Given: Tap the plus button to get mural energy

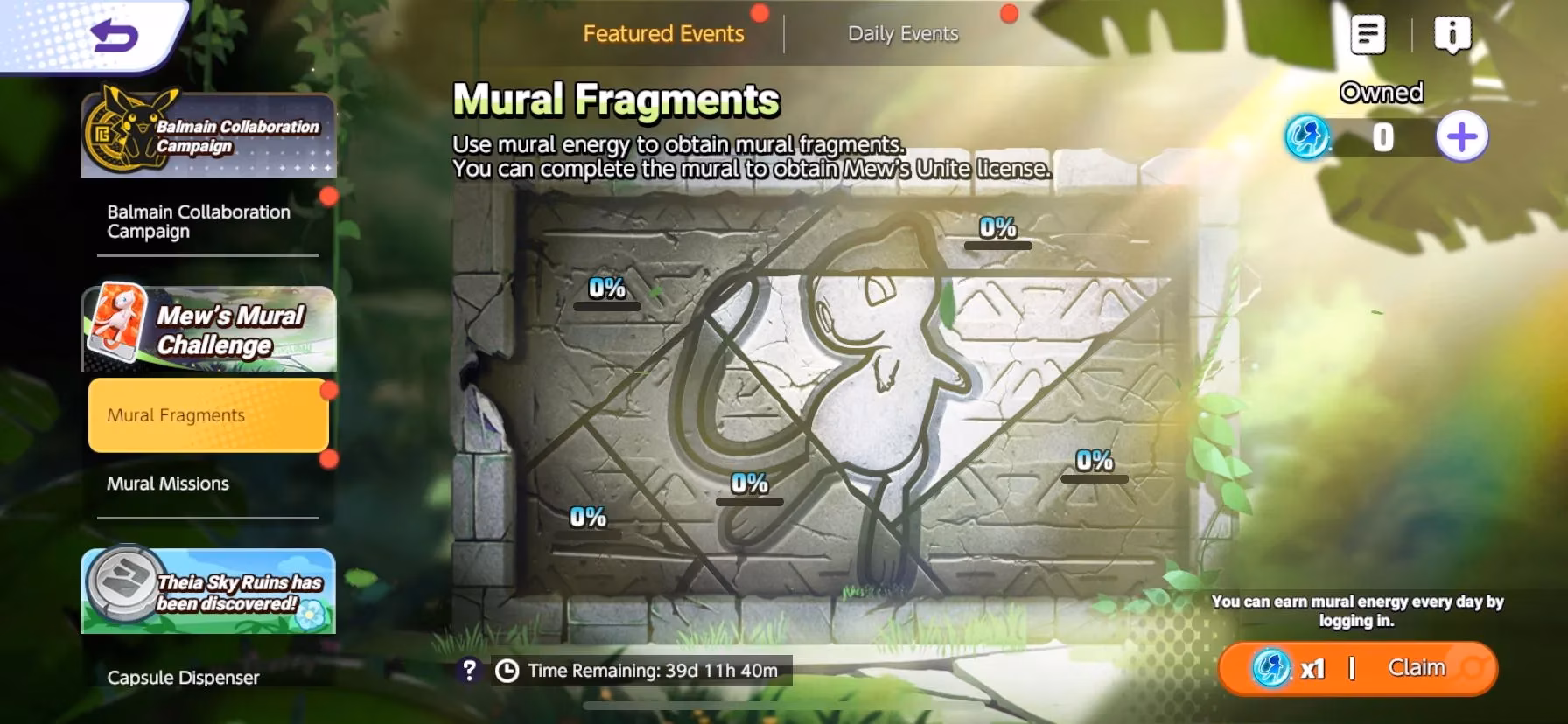Looking at the screenshot, I should coord(1461,136).
